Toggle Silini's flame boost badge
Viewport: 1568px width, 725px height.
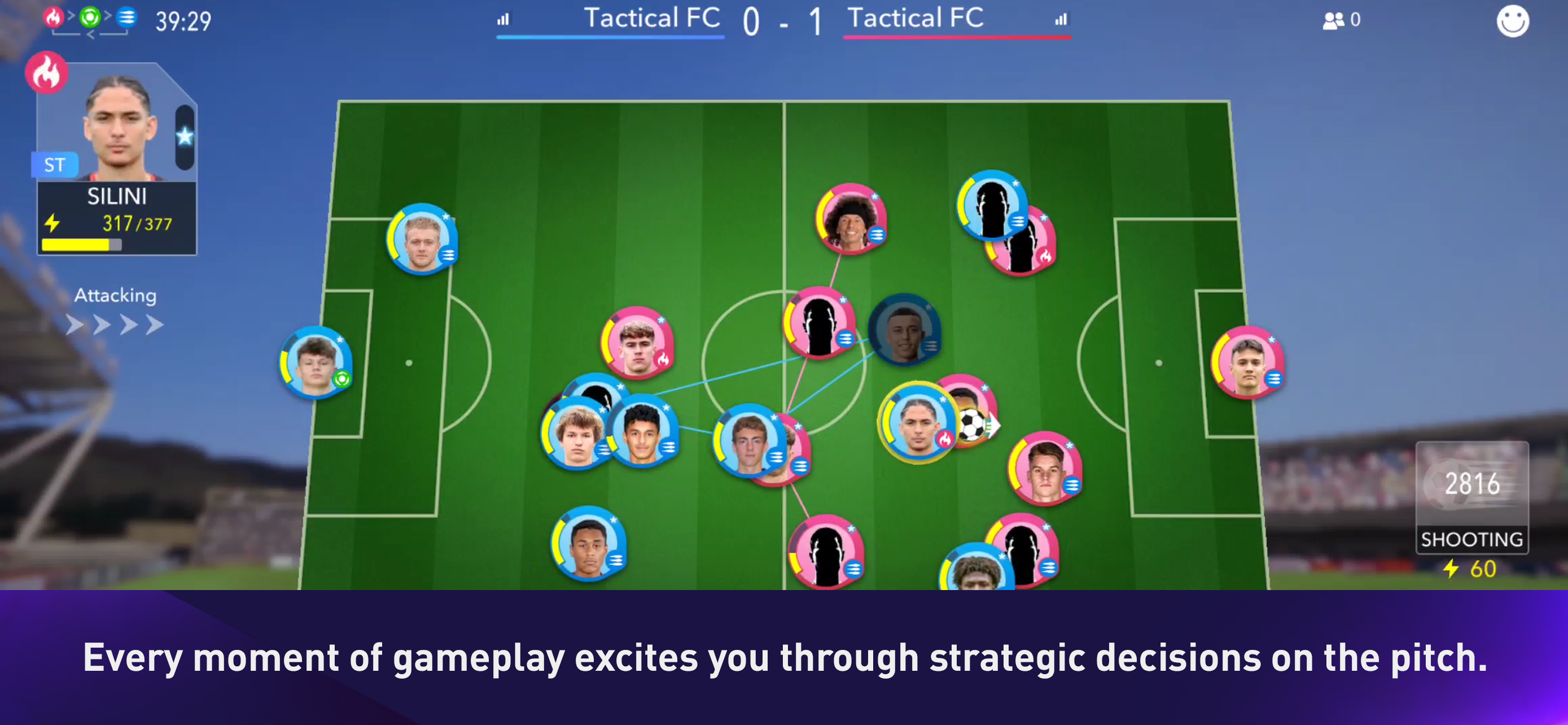pos(47,72)
